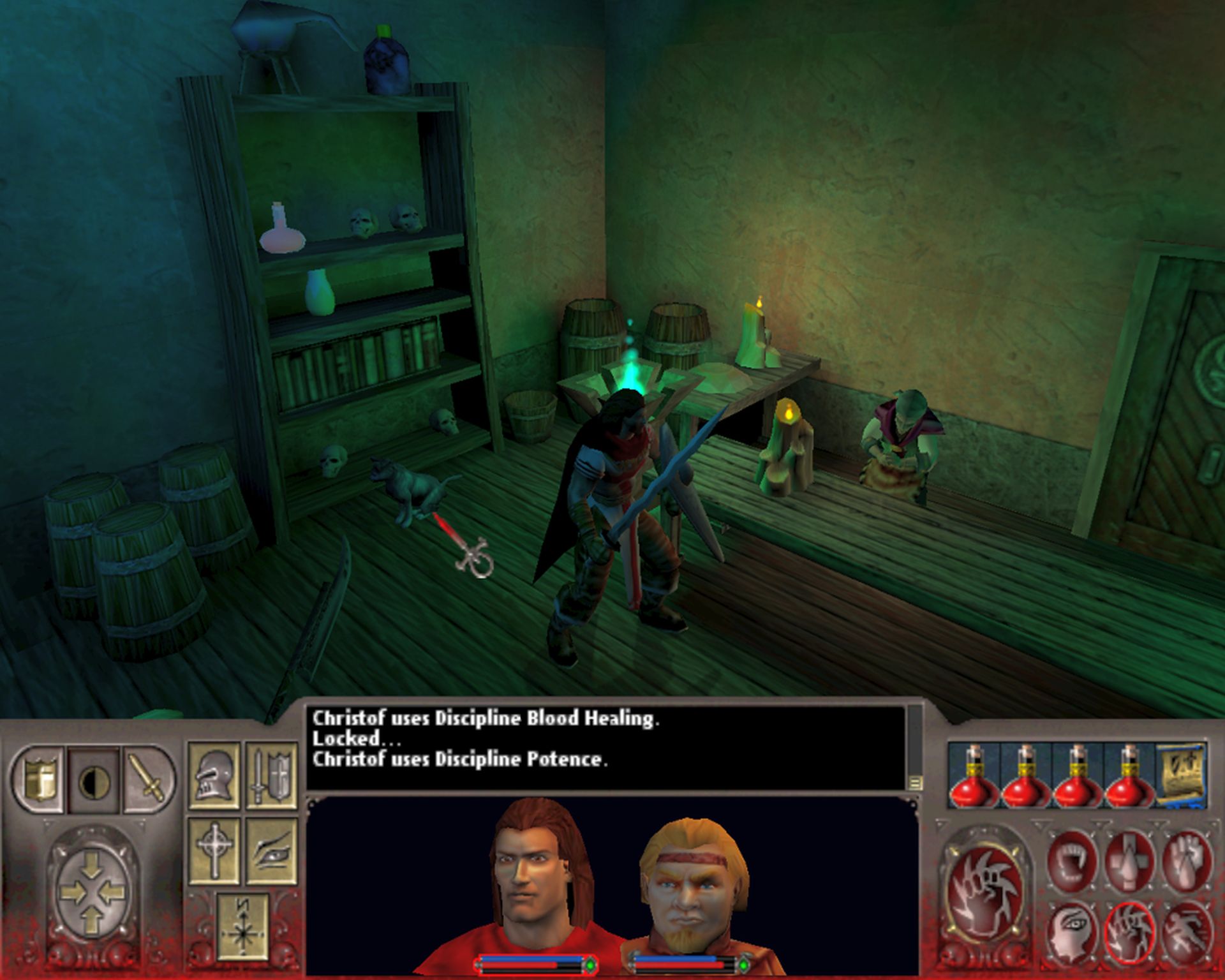The image size is (1225, 980).
Task: Switch to the sword offensive stance
Action: click(x=149, y=780)
